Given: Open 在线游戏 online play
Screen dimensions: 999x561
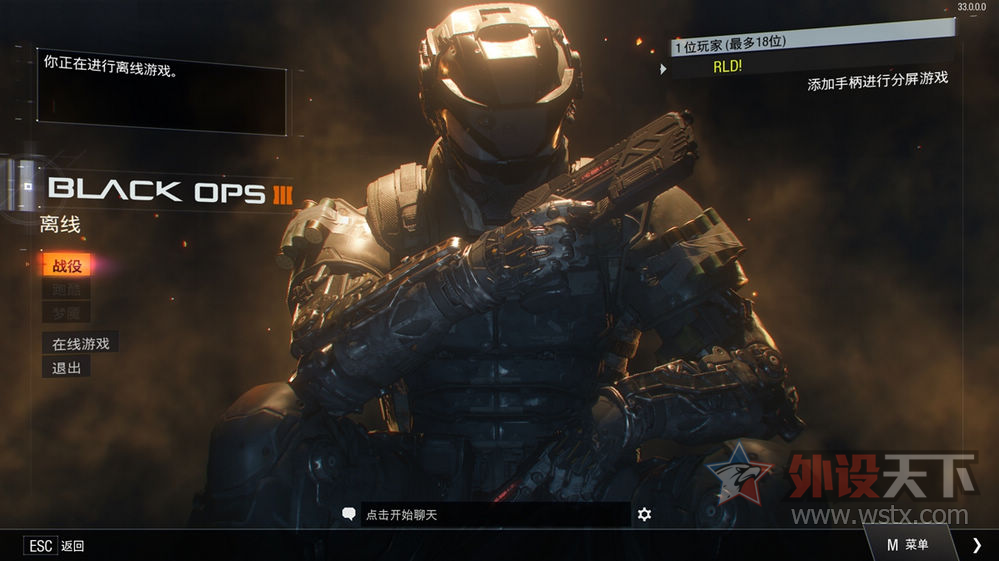Looking at the screenshot, I should click(80, 343).
